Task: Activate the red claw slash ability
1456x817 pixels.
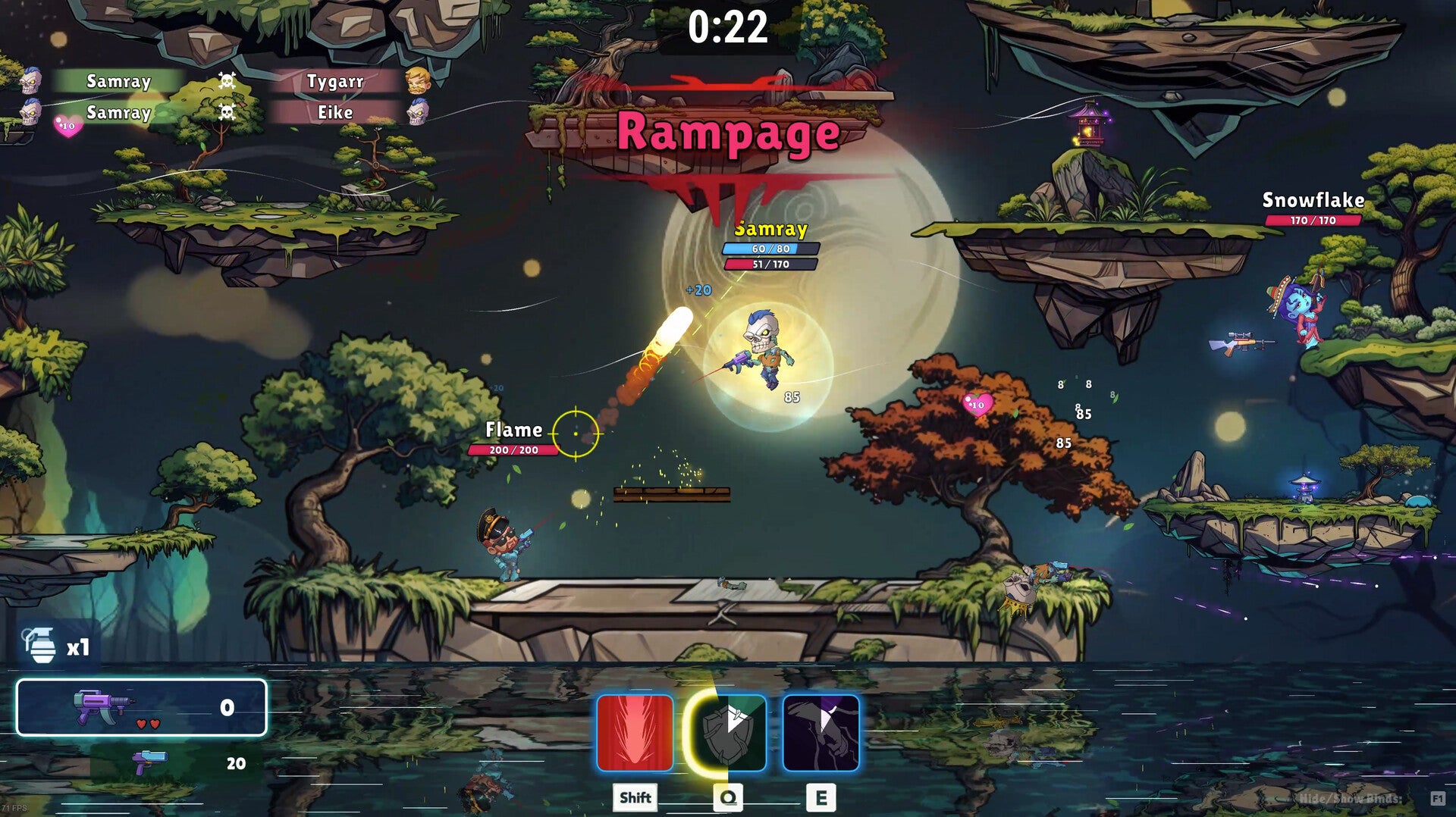Action: 635,732
